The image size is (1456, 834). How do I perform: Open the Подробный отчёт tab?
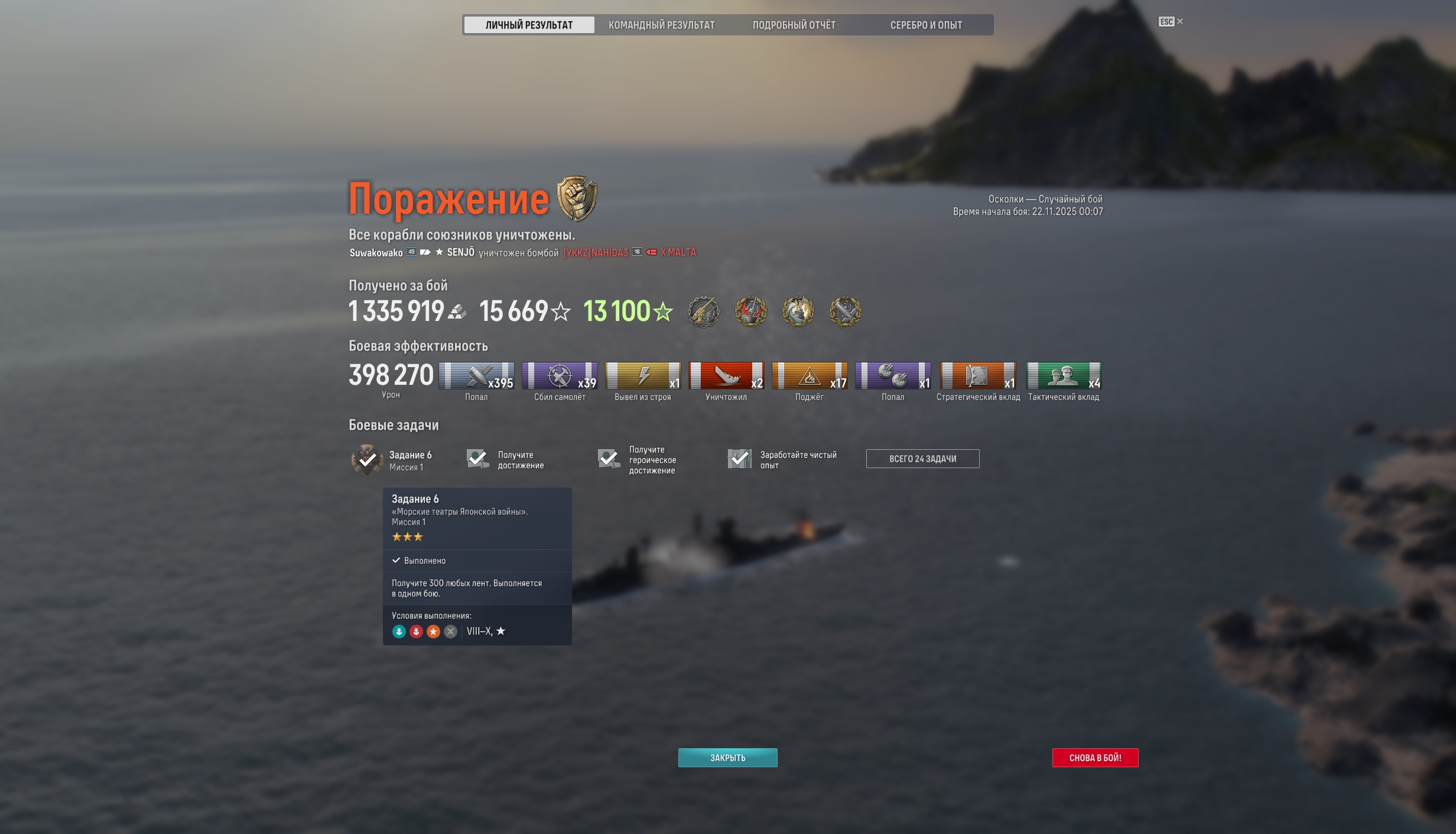(x=794, y=25)
